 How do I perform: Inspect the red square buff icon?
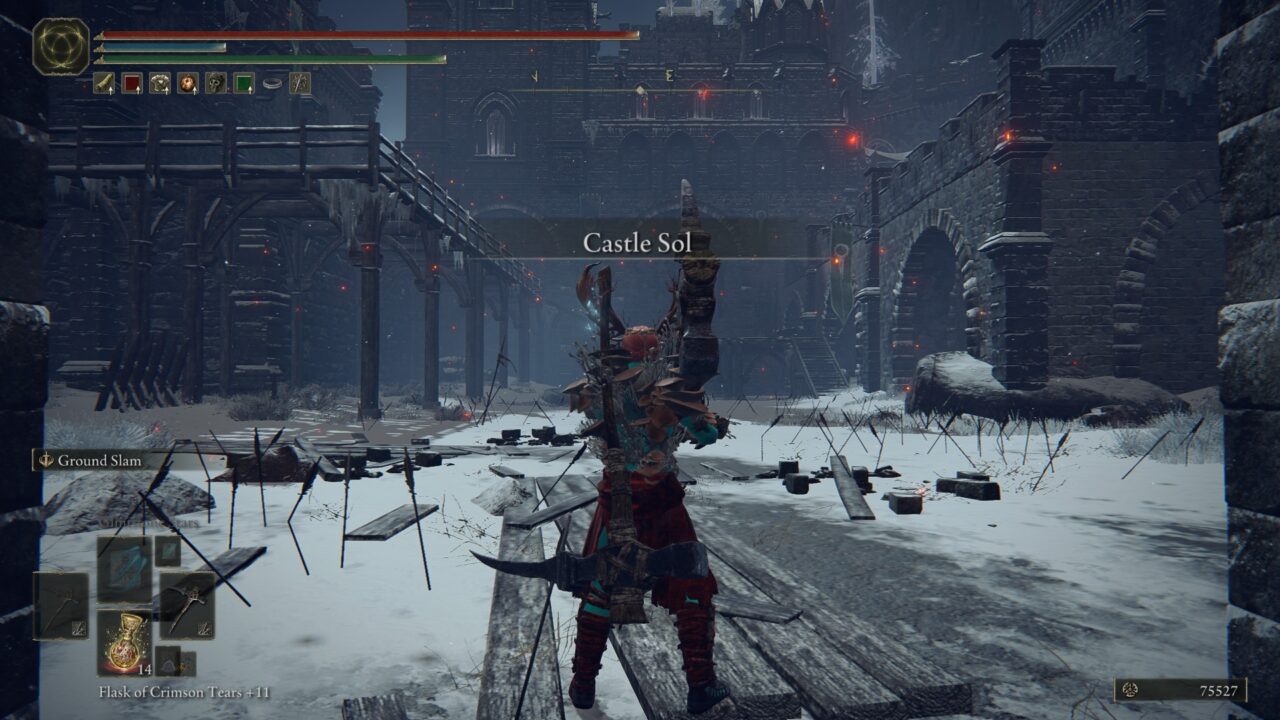tap(132, 83)
